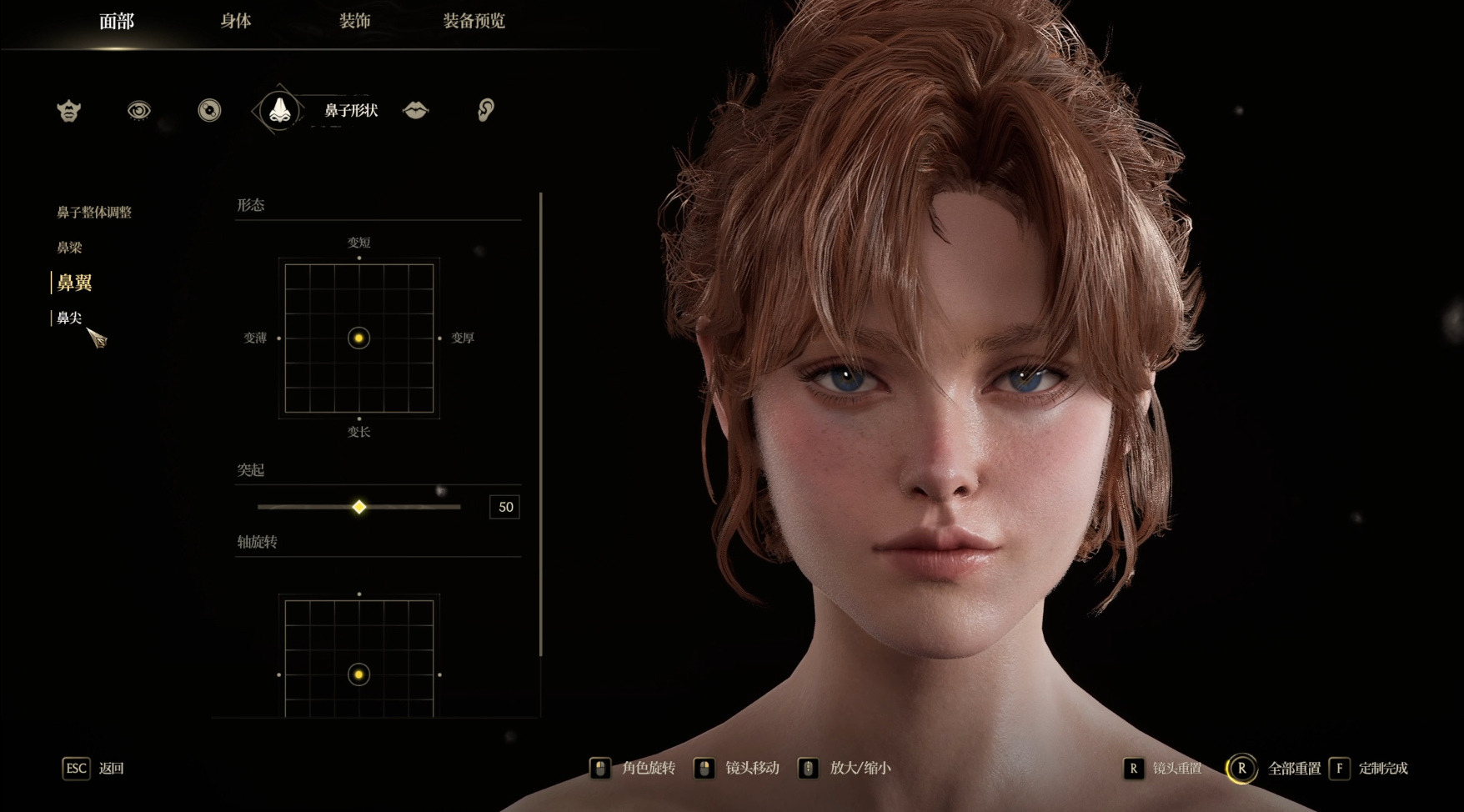Select the 鼻翼 nose wing entry

pos(74,283)
